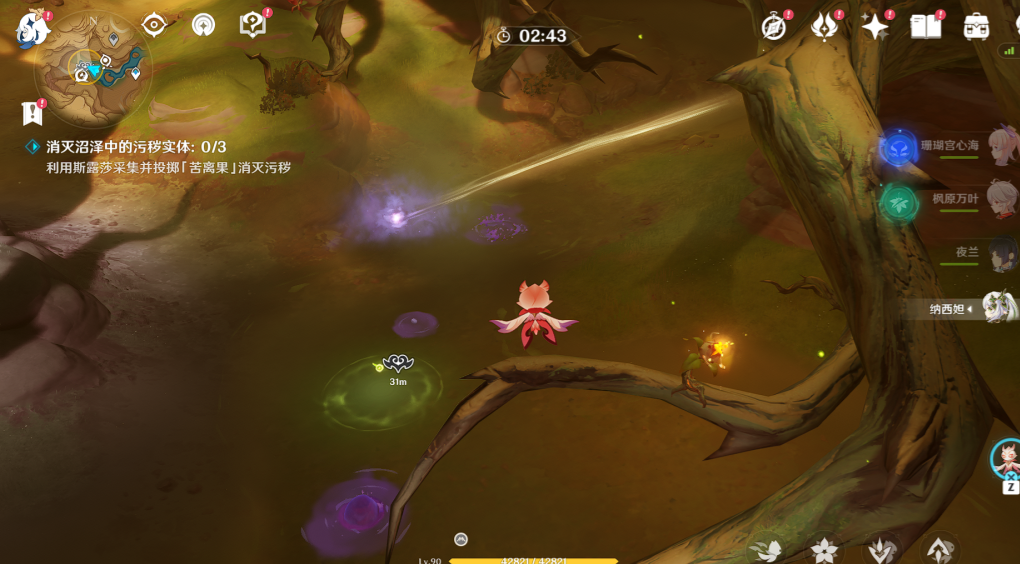The height and width of the screenshot is (564, 1020).
Task: Open the adventurer handbook book icon
Action: click(926, 27)
